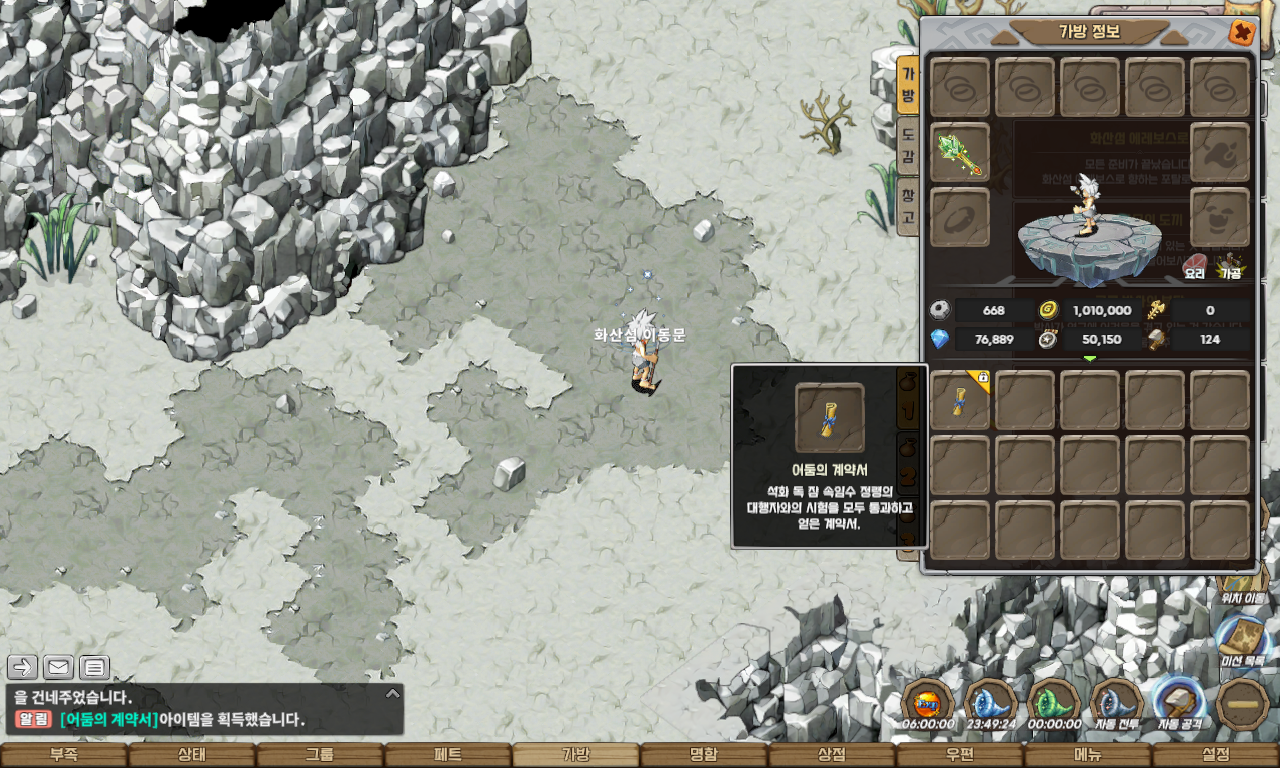The image size is (1280, 768).
Task: Toggle the 자동 공격 auto attack button
Action: pos(1180,702)
